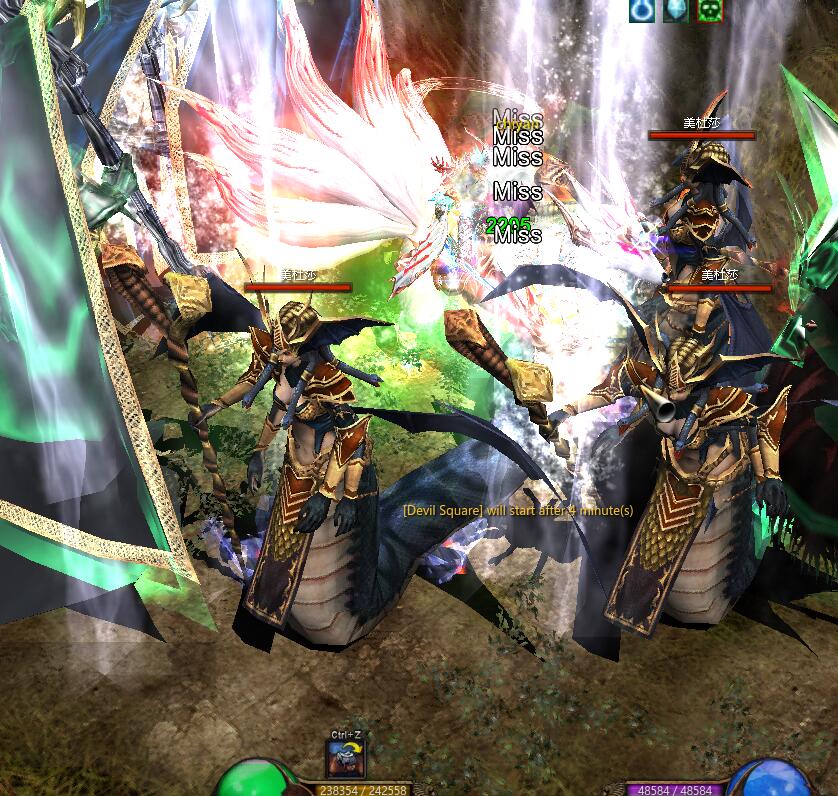The width and height of the screenshot is (838, 796).
Task: Activate the Ctrl+Z helper icon
Action: coord(346,759)
